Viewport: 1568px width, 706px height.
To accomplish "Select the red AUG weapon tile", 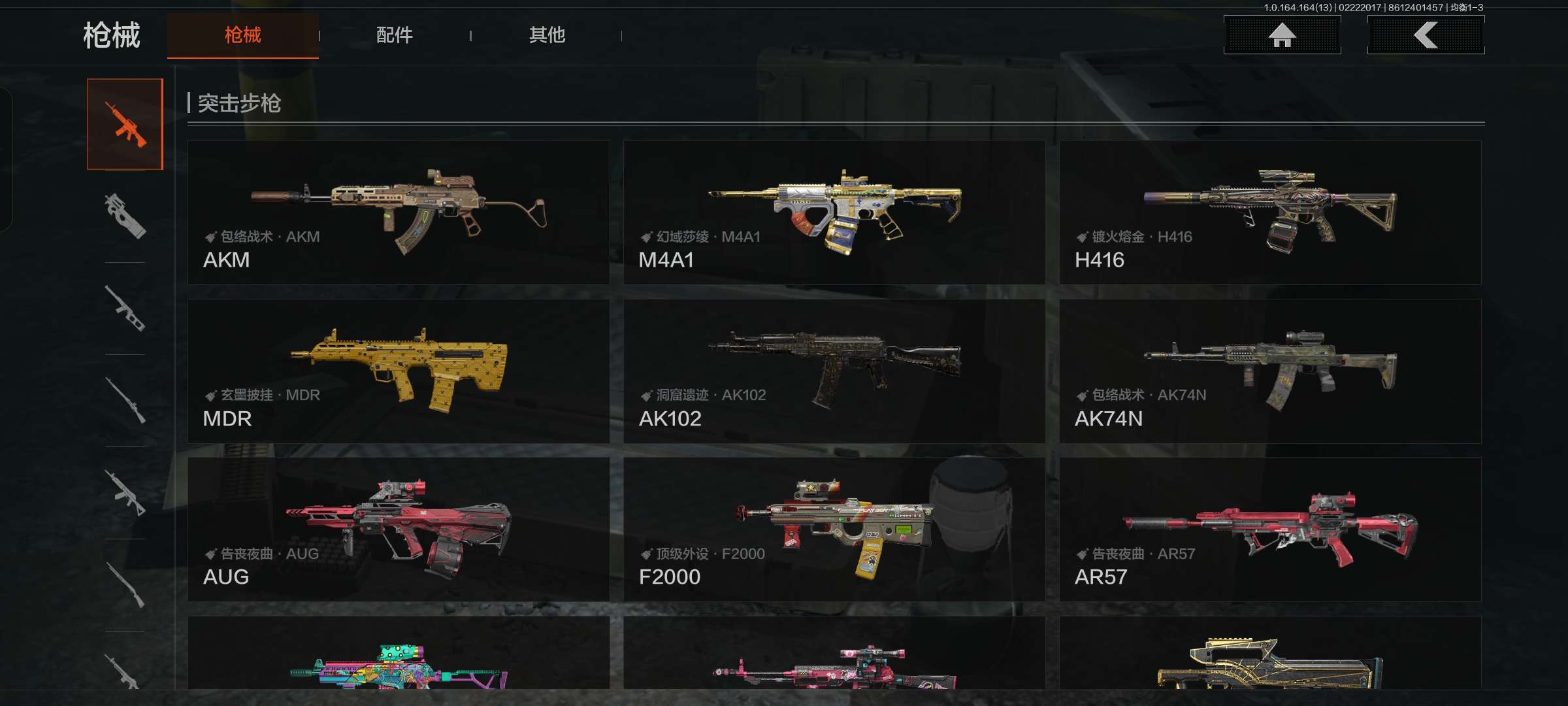I will pos(399,529).
